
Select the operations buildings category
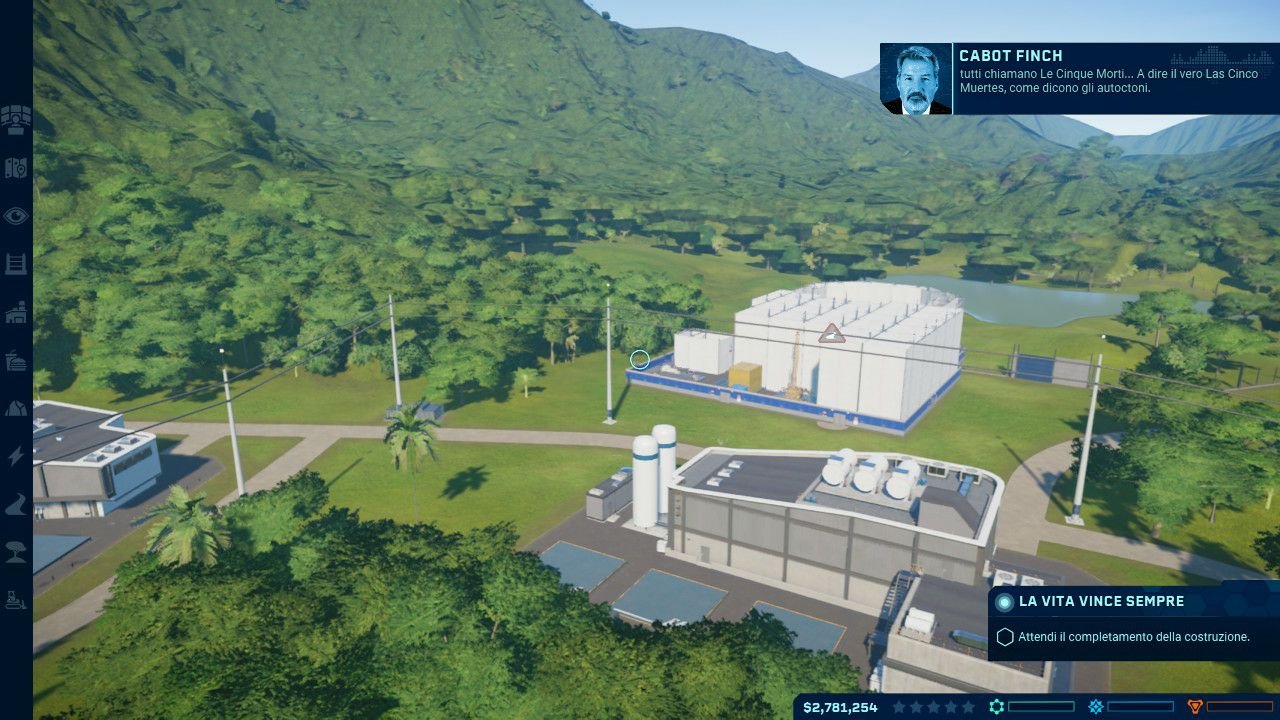16,312
